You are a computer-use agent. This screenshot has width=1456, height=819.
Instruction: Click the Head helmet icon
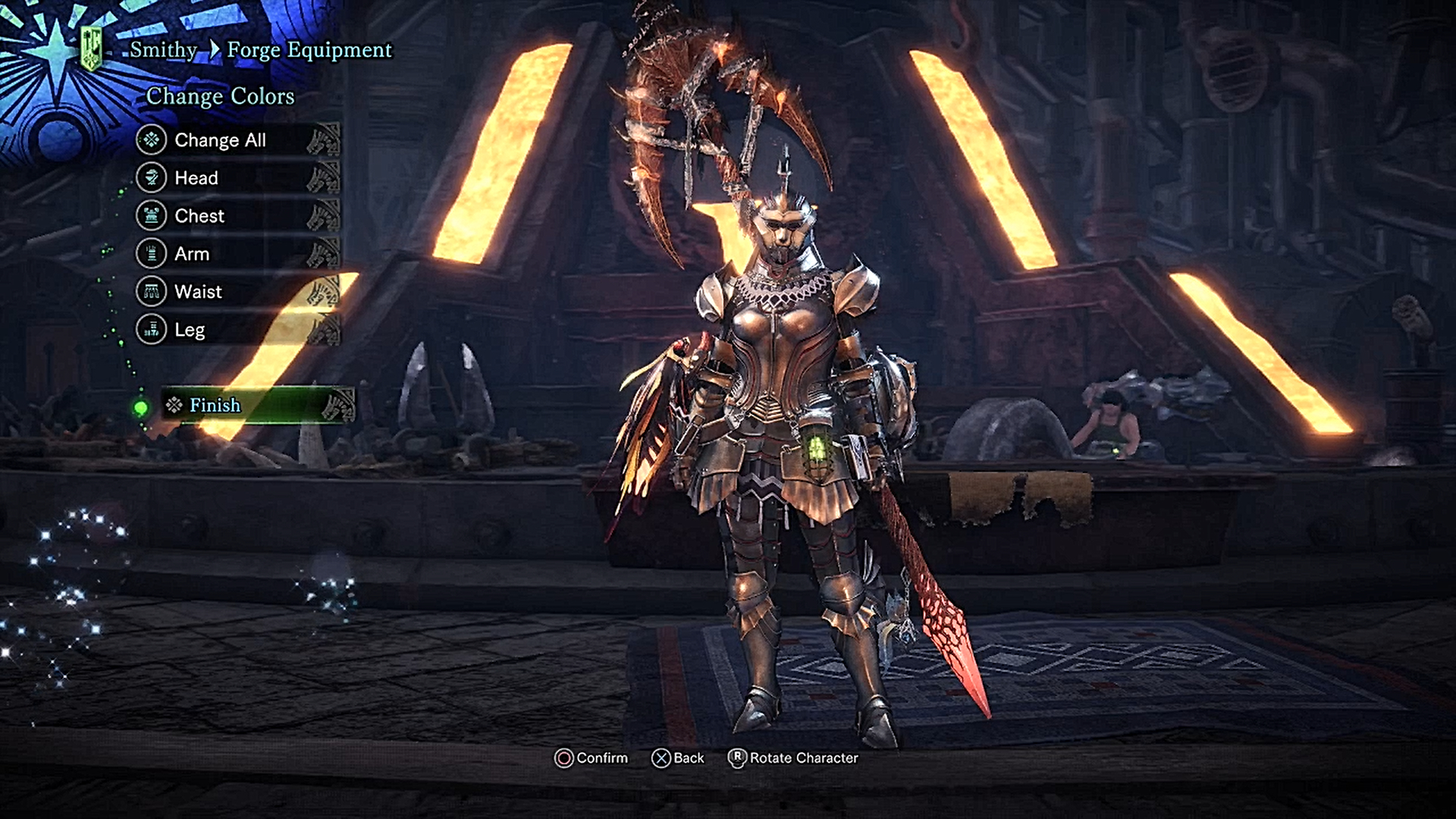[x=152, y=177]
